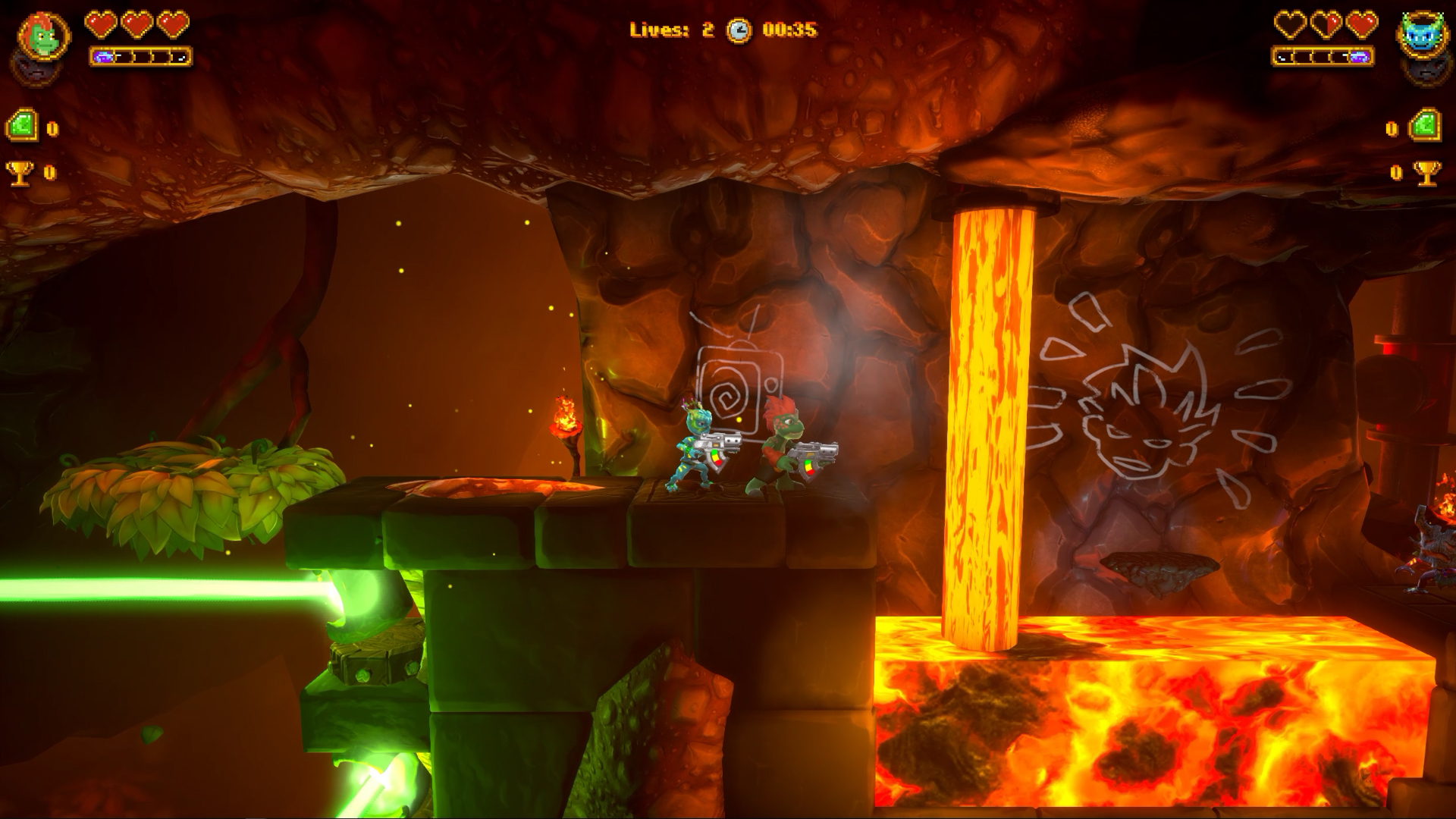Click the purple orb in the left energy bar
Screen dimensions: 1456x819
click(x=103, y=56)
